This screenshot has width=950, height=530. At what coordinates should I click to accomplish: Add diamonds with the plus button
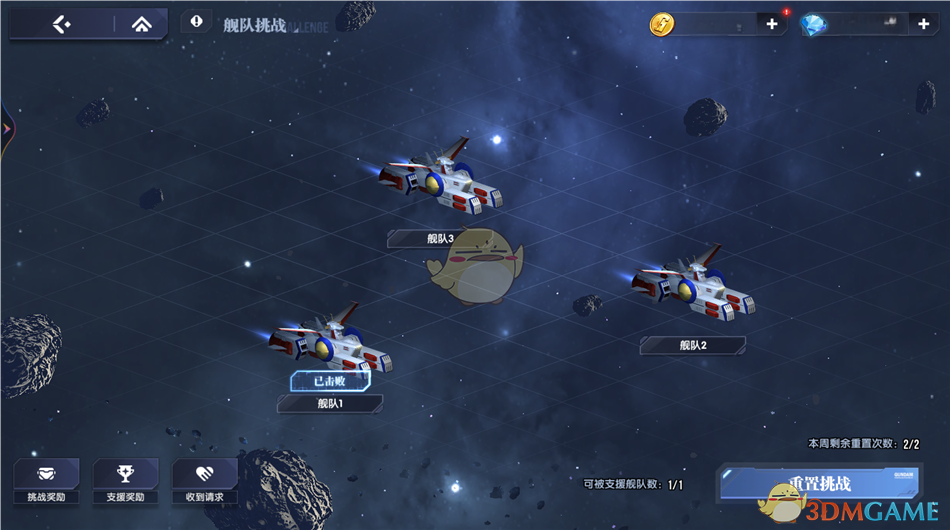(922, 24)
